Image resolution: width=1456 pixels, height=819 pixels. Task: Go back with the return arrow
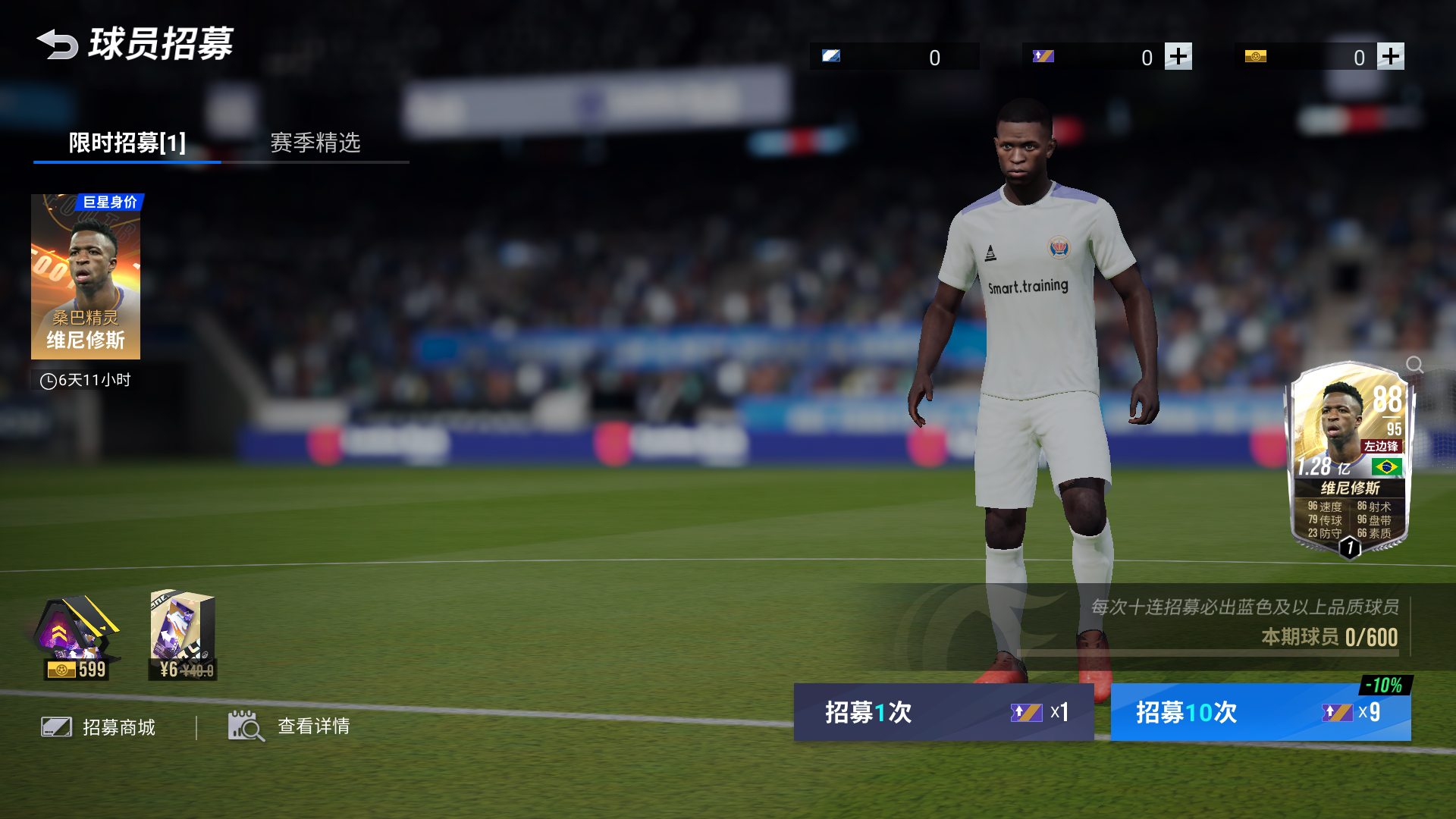(58, 44)
